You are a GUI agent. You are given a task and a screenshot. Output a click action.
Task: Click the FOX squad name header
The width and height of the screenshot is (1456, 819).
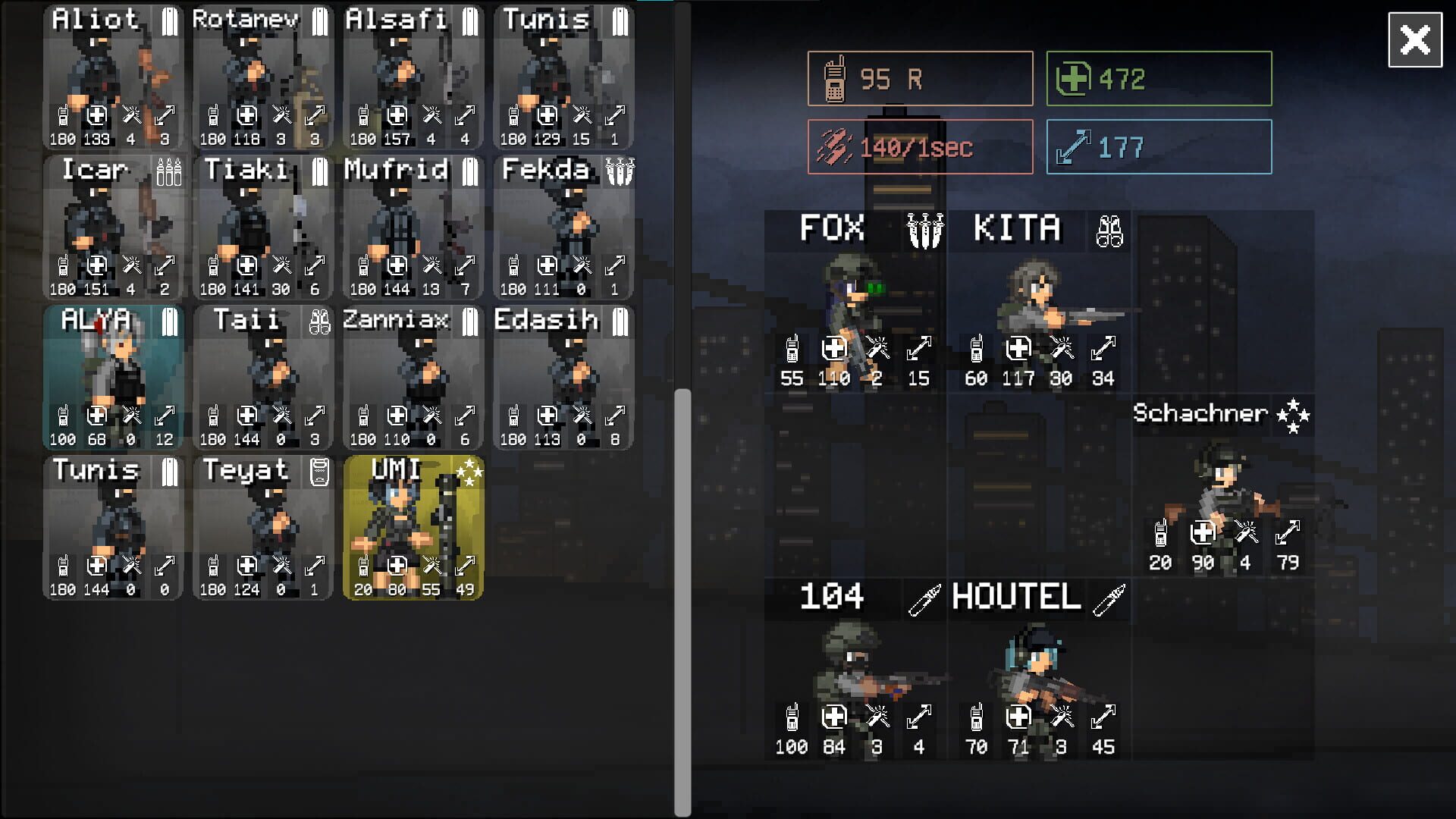point(832,229)
